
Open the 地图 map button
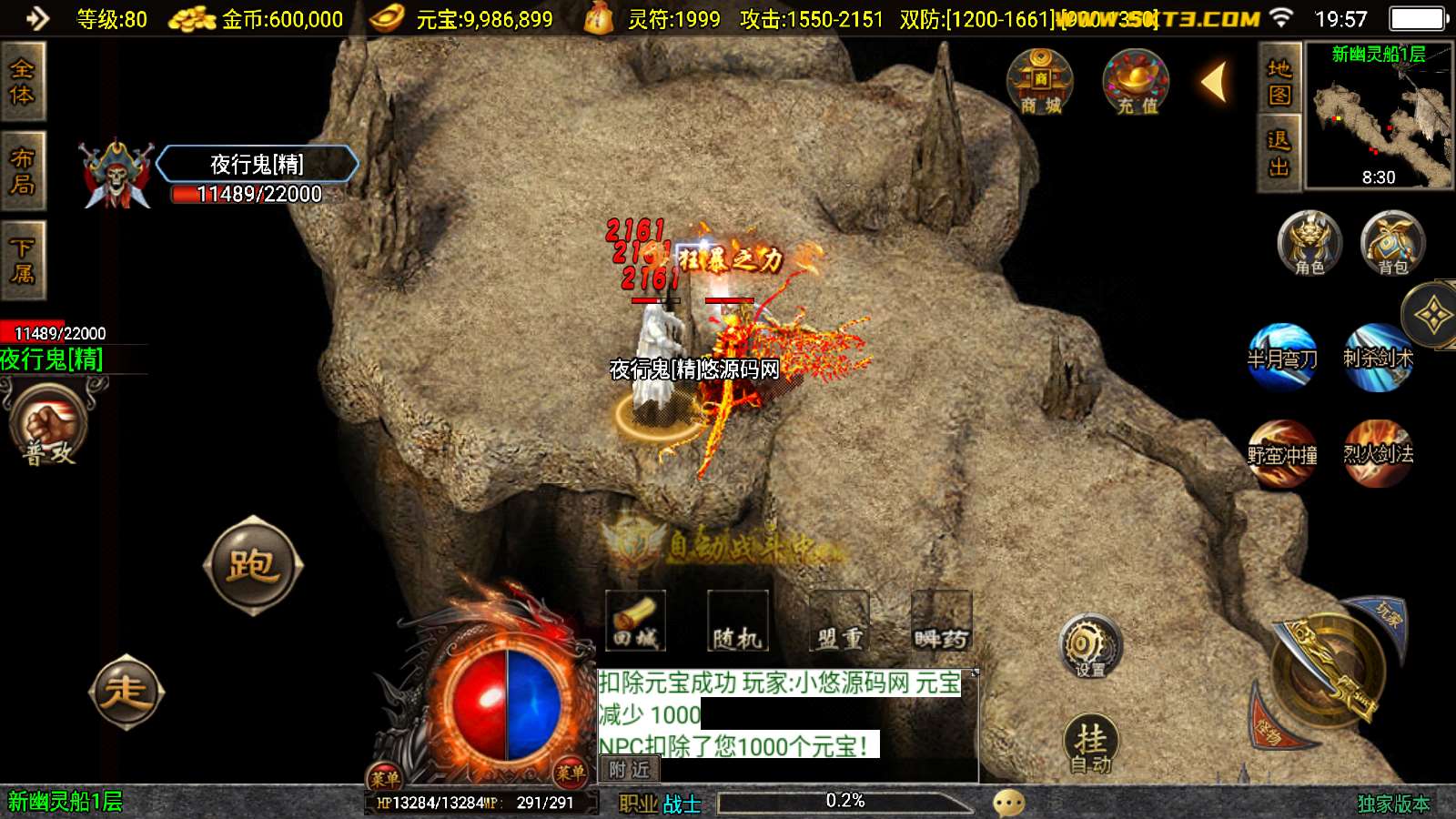coord(1279,82)
